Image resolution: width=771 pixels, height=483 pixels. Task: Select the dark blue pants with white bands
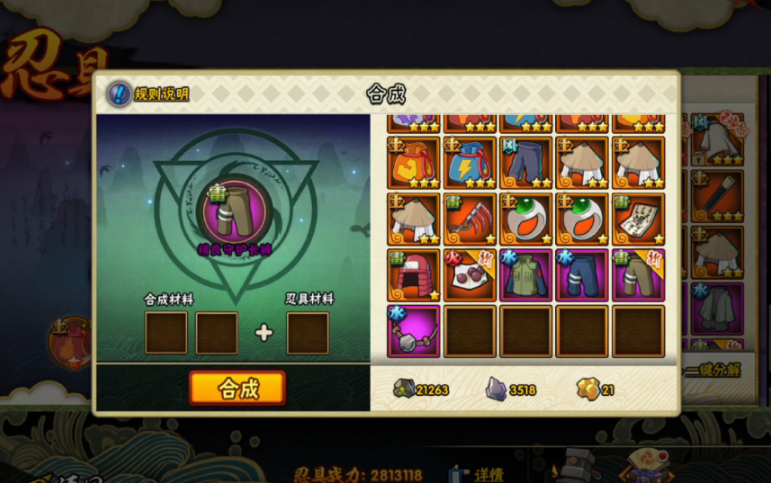tap(582, 274)
